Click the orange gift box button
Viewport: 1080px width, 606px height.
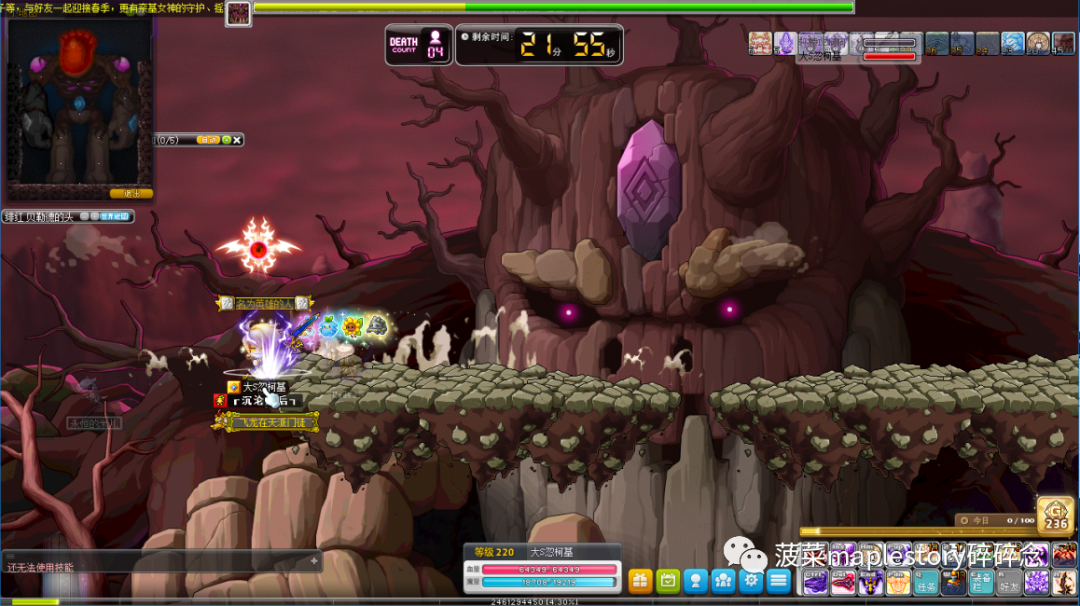coord(640,580)
